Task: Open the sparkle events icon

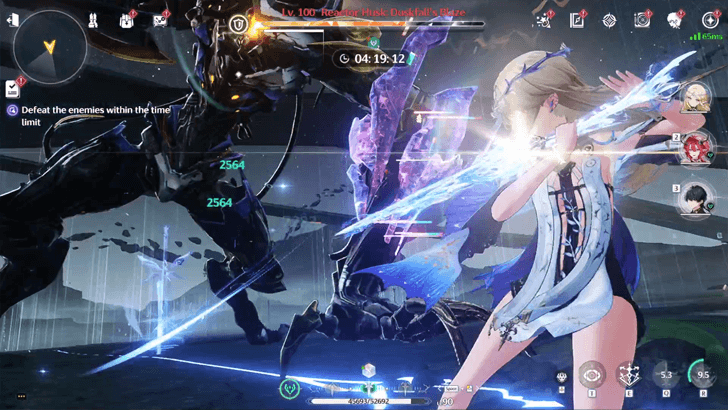Action: coord(543,19)
